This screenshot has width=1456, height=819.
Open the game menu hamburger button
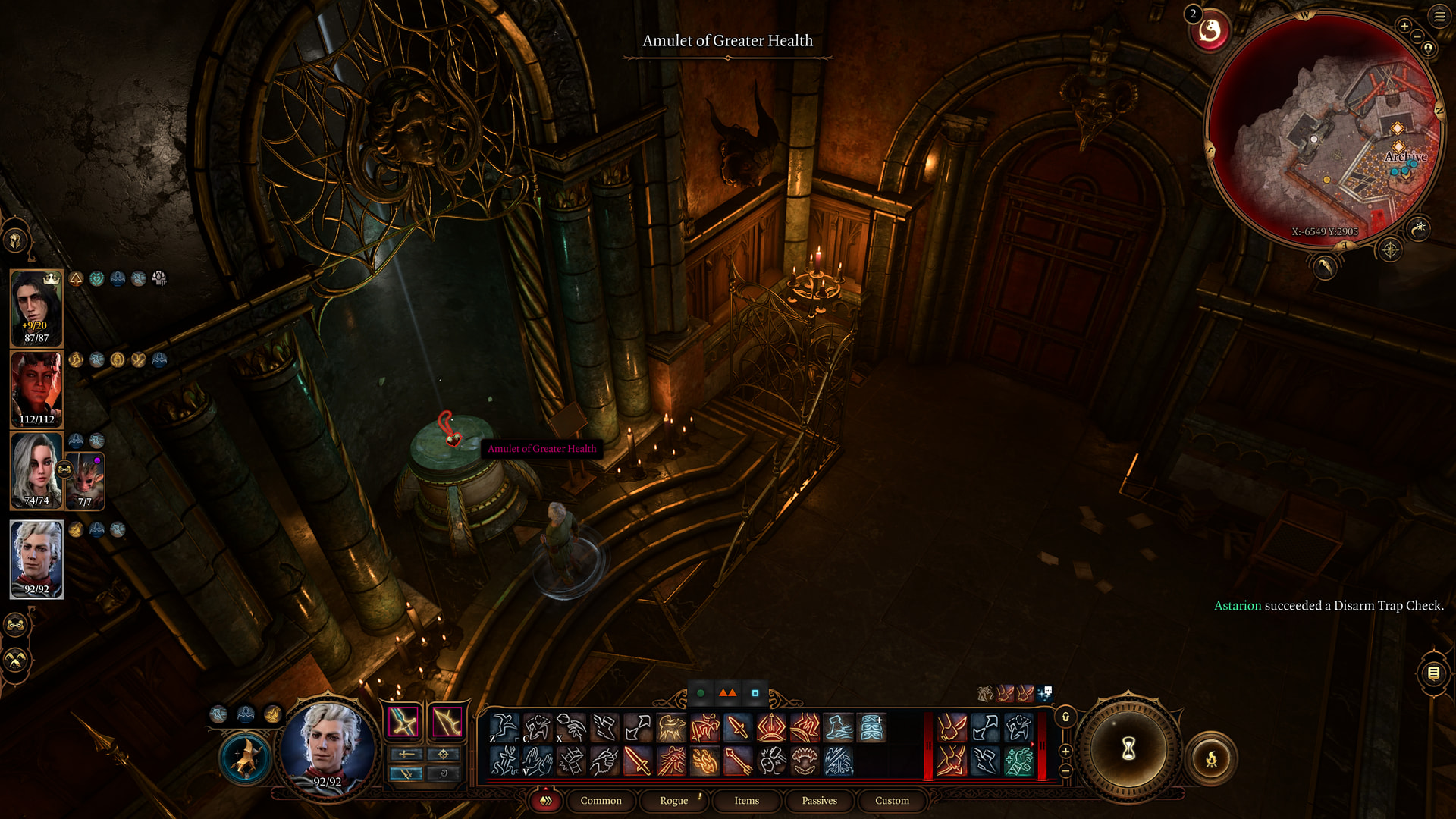pyautogui.click(x=1439, y=16)
